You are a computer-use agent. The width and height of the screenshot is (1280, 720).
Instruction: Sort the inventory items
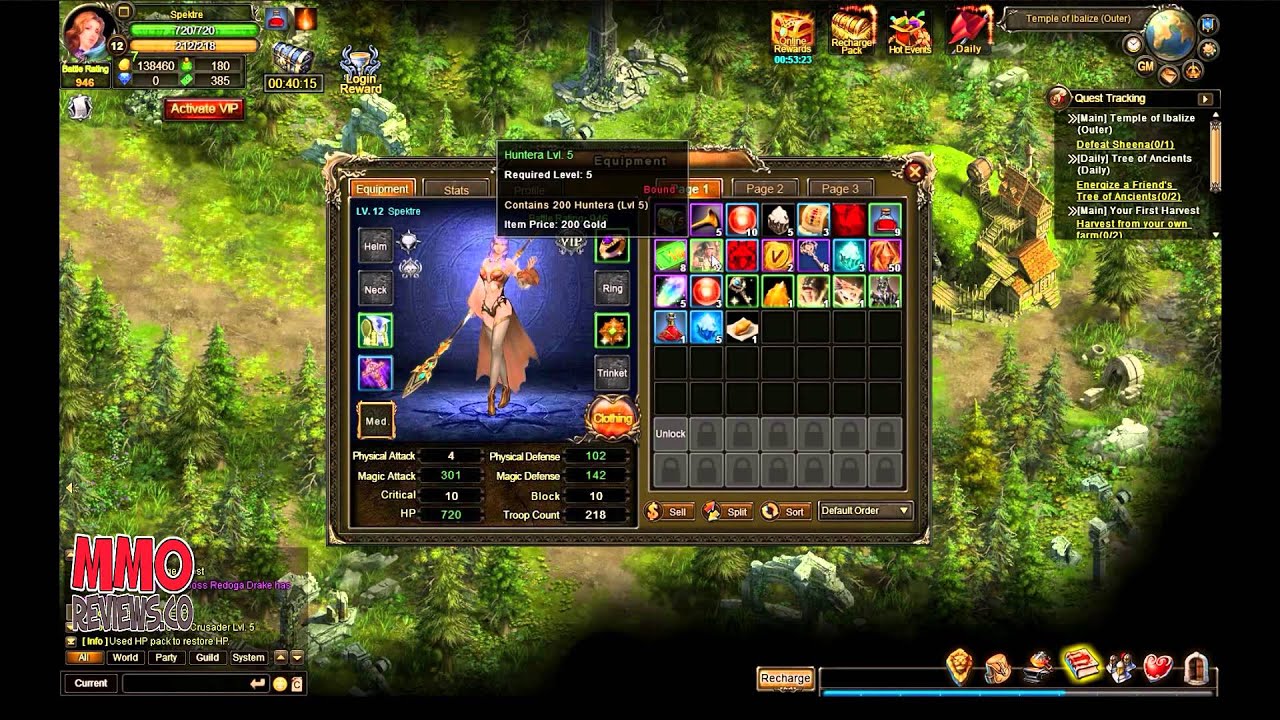(x=784, y=511)
